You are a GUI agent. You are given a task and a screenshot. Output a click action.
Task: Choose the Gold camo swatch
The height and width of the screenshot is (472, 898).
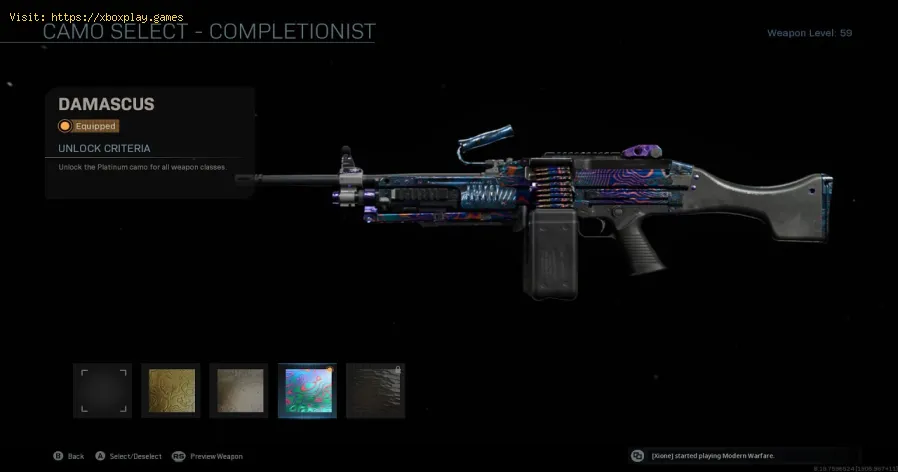(x=171, y=390)
